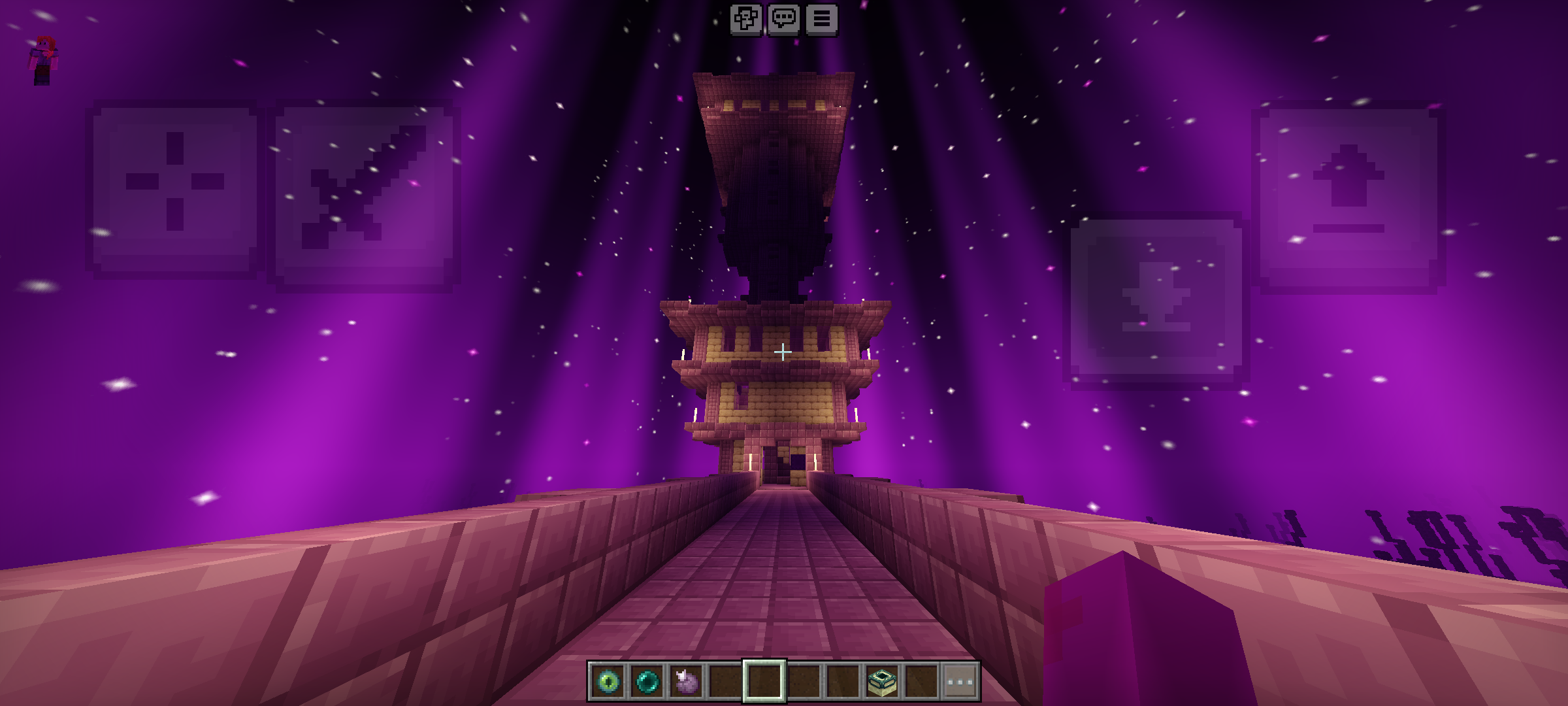
Task: Select the End Portal Frame hotbar slot
Action: 881,682
